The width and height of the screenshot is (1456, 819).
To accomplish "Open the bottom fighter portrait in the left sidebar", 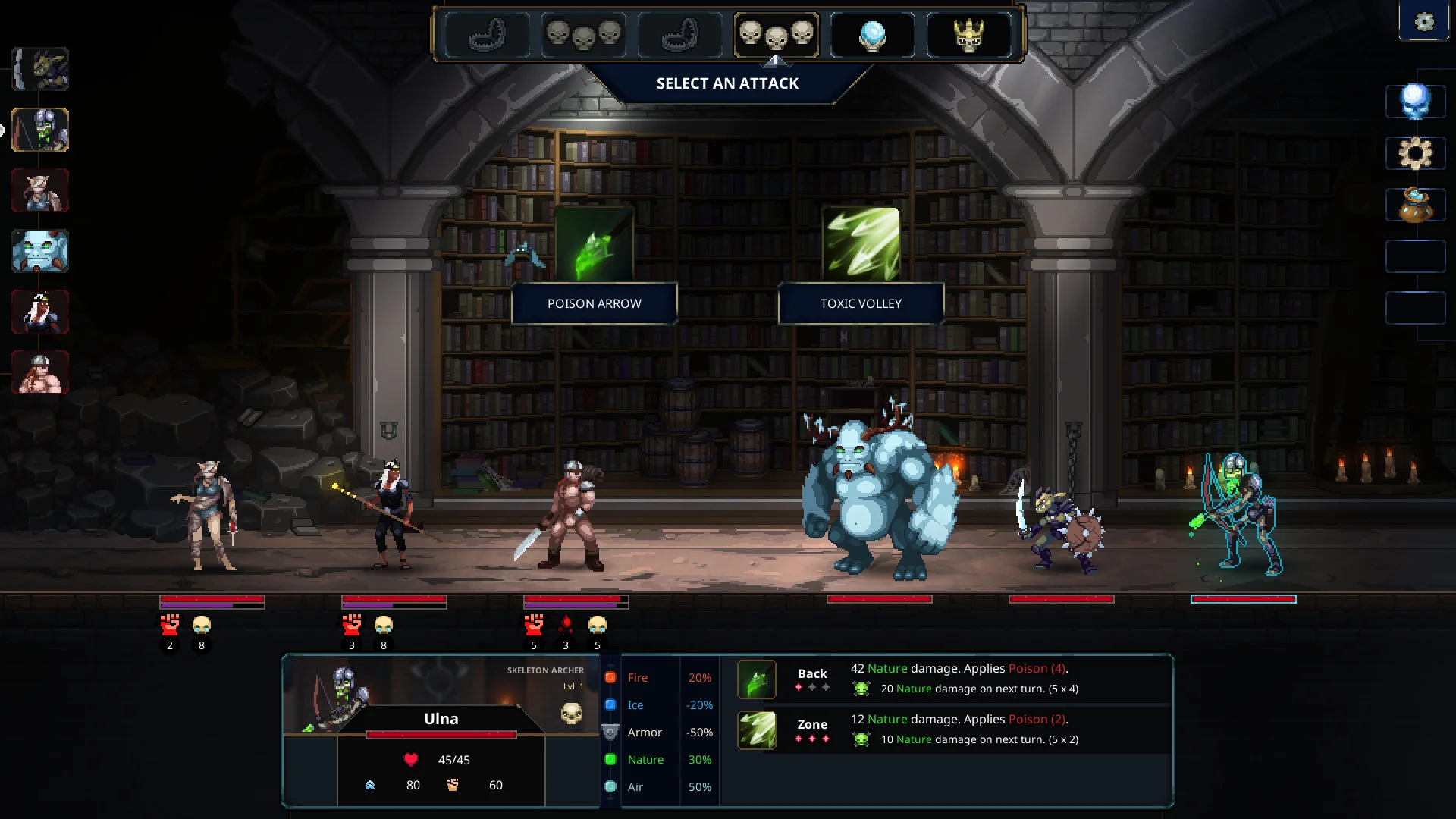I will pos(40,372).
